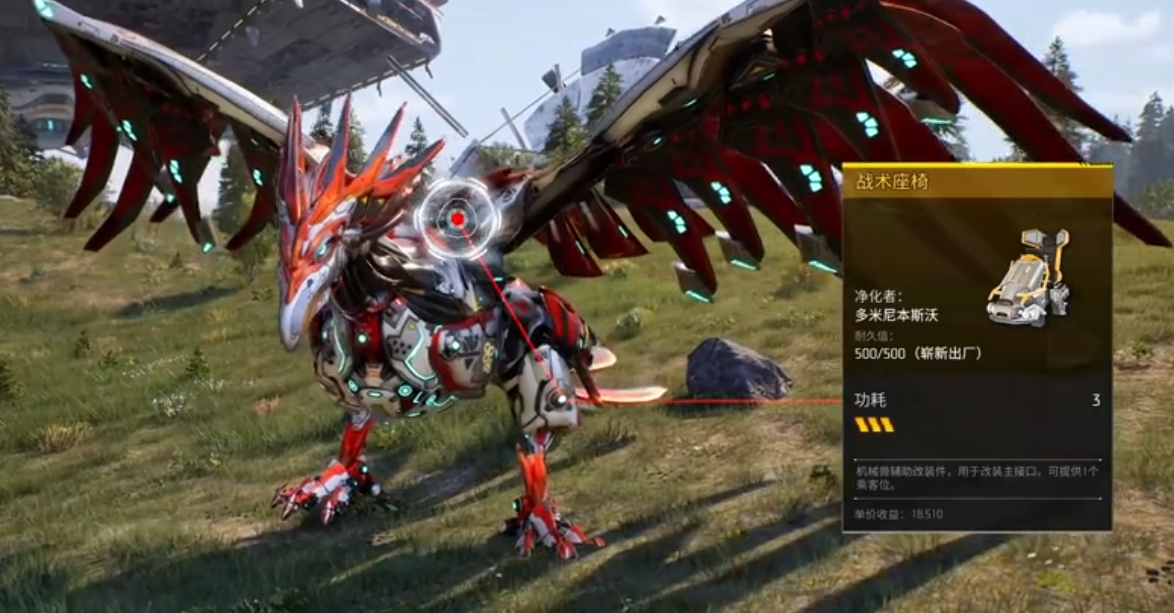
Task: Select the circular red-dot mod slot marker
Action: (x=457, y=219)
